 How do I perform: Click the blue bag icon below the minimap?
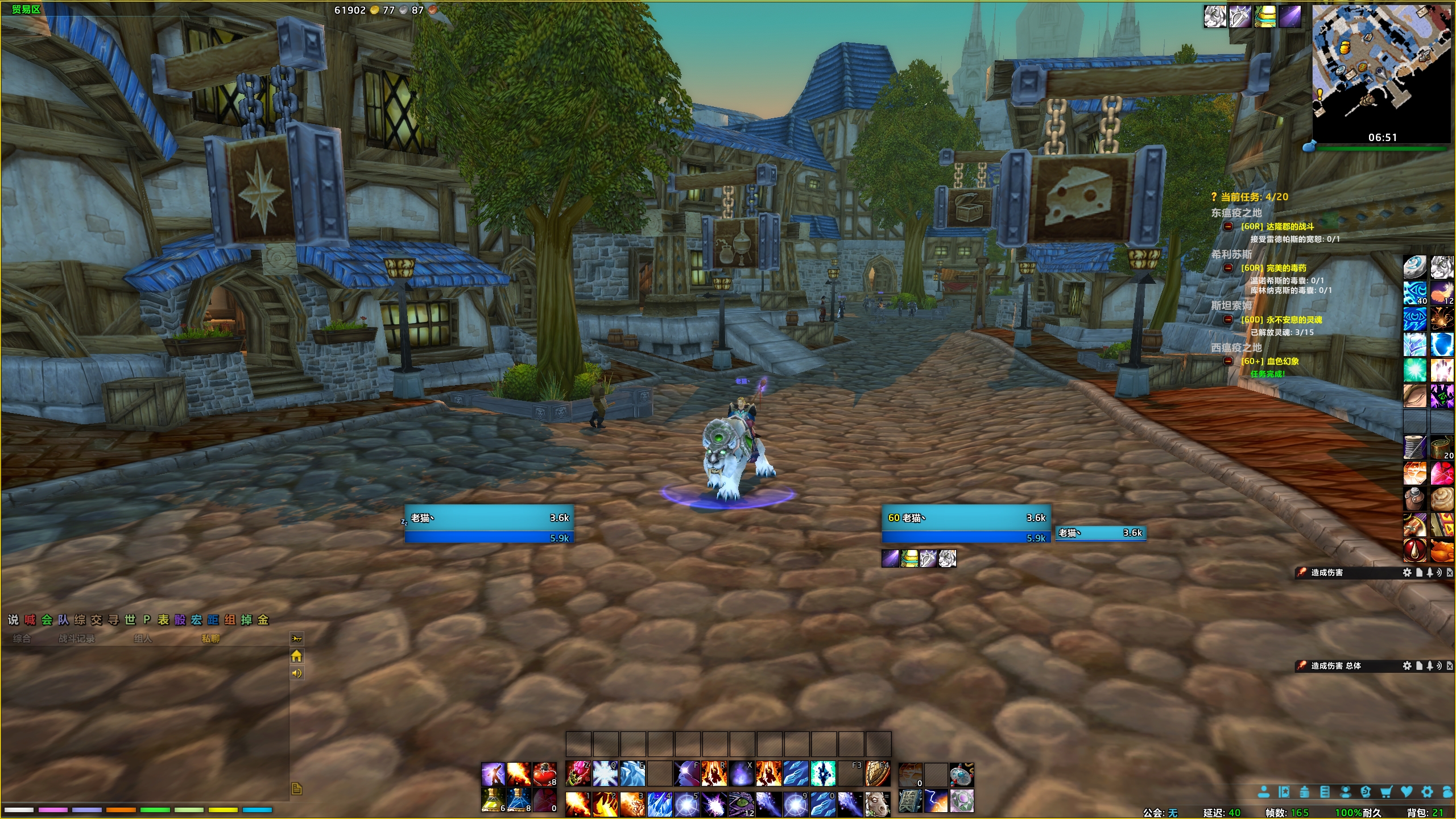pyautogui.click(x=1308, y=146)
